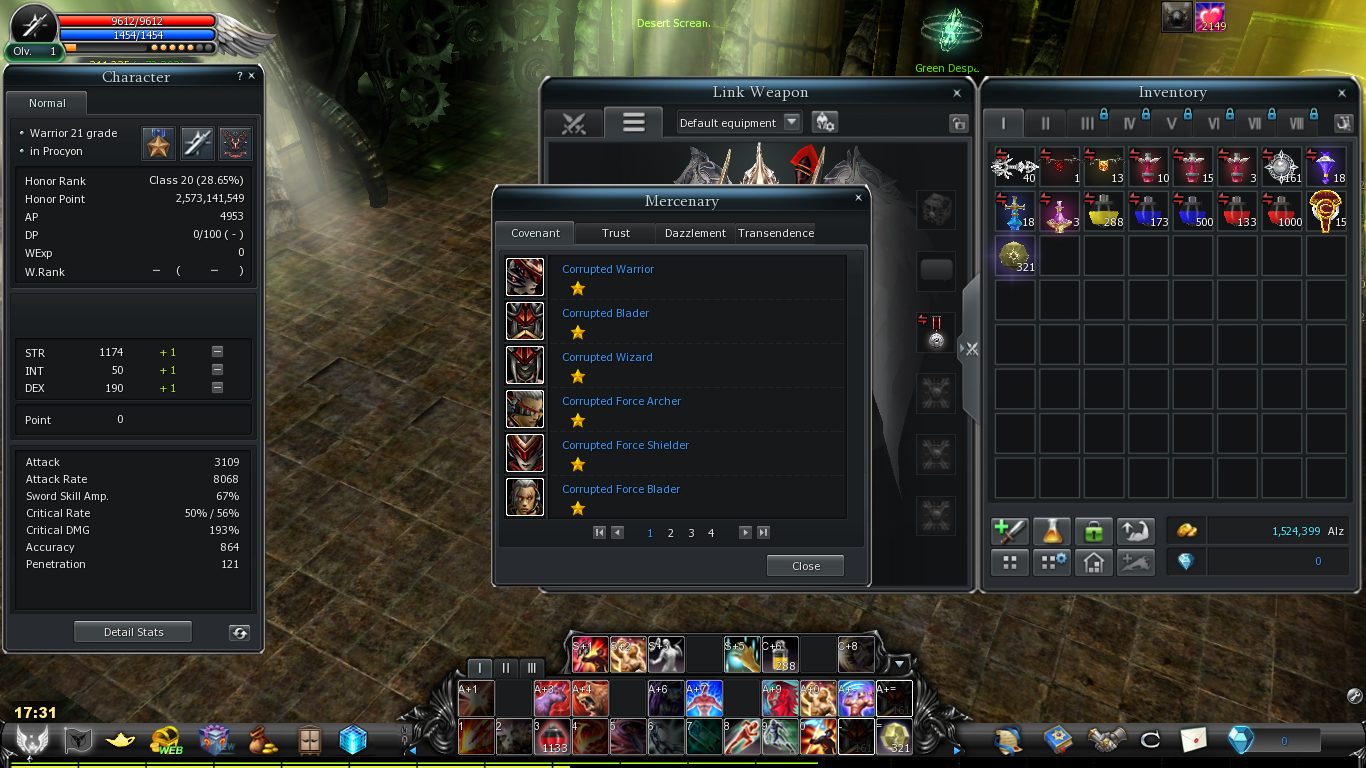Open the WEB shortcut icon
The image size is (1366, 768).
click(x=165, y=740)
